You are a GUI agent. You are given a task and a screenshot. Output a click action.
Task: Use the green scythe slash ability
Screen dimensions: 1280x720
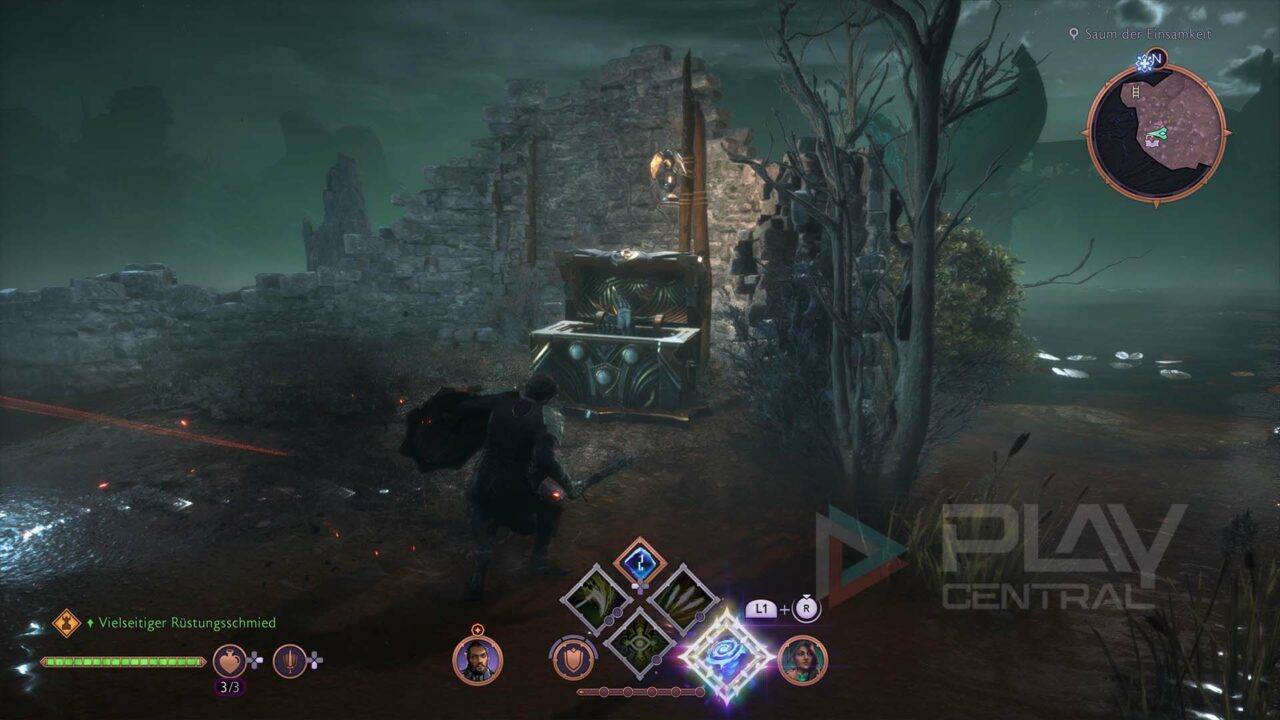tap(597, 600)
